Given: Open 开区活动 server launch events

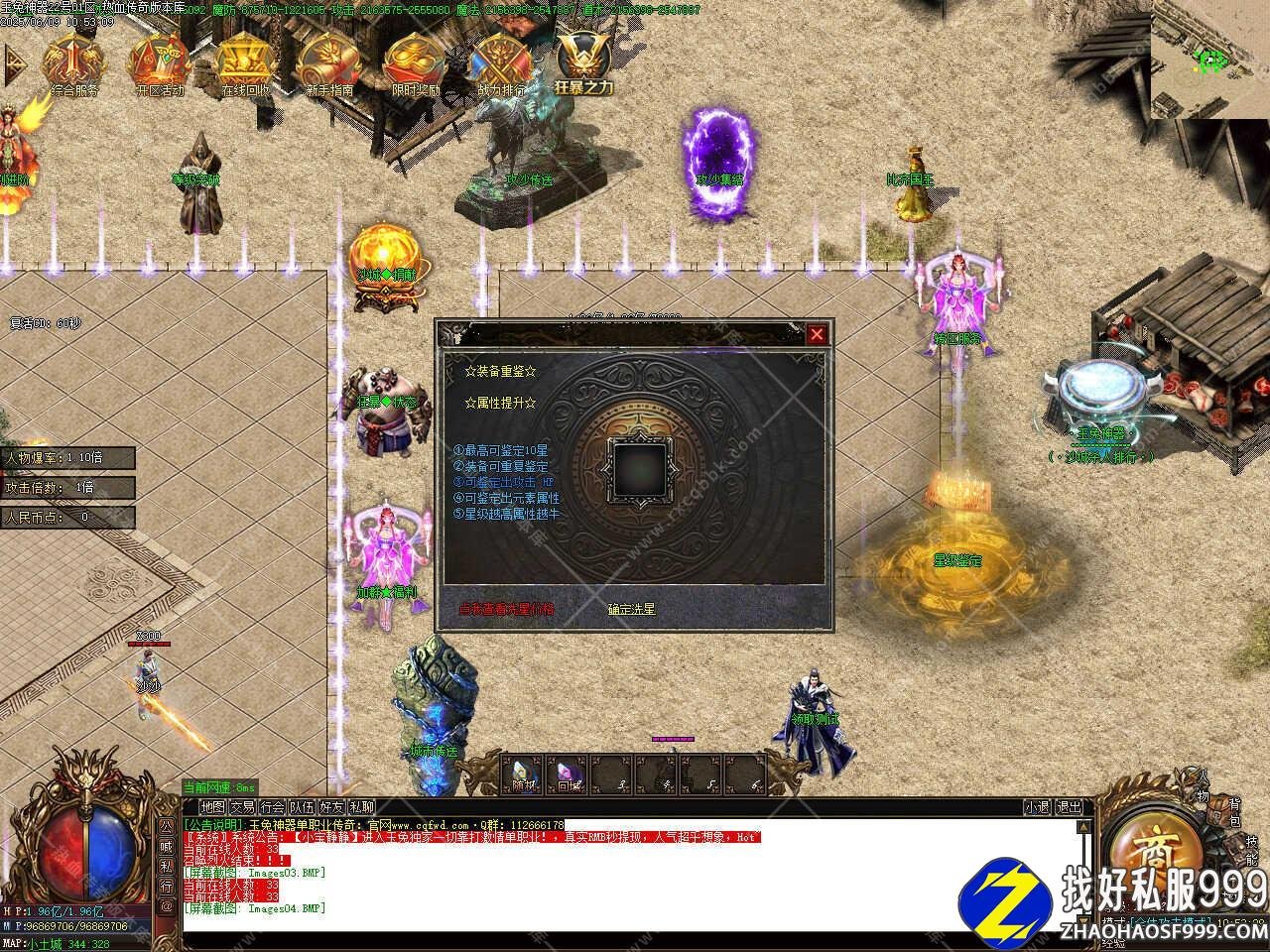Looking at the screenshot, I should pos(159,65).
